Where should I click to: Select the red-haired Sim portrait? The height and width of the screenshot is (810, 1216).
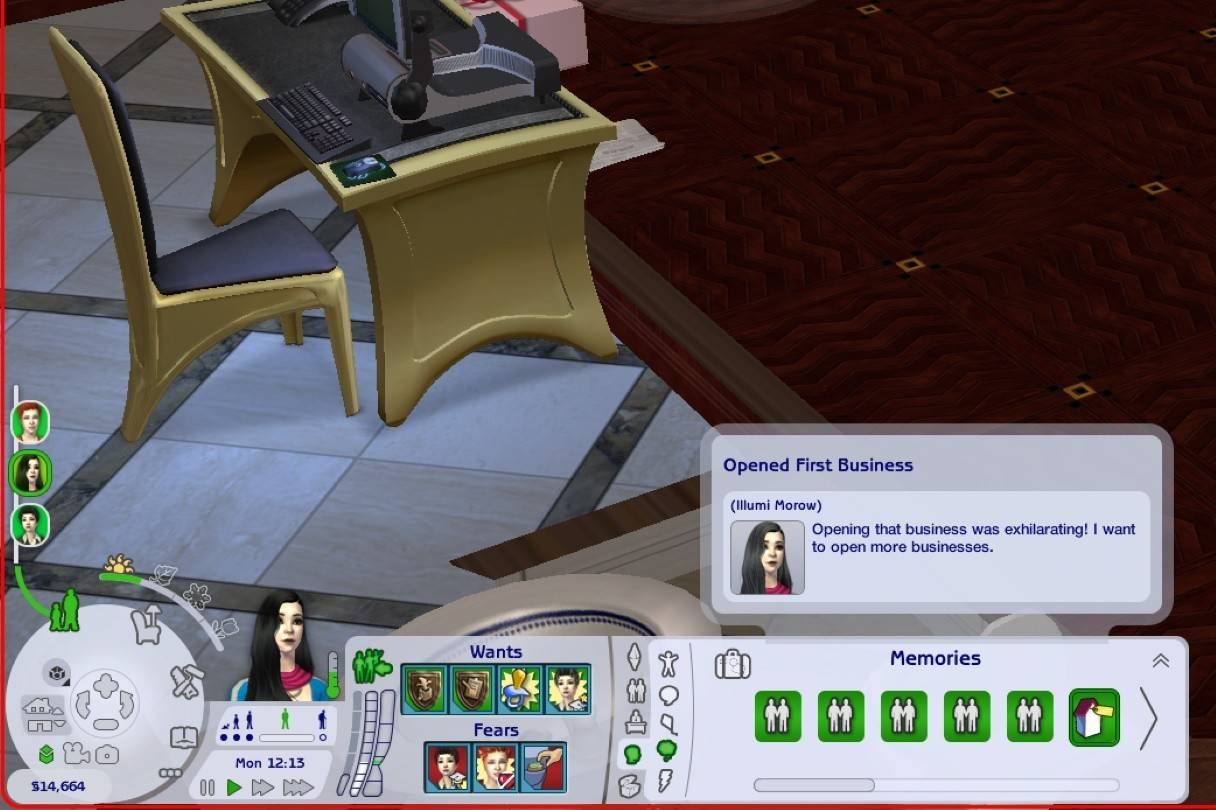(x=30, y=421)
